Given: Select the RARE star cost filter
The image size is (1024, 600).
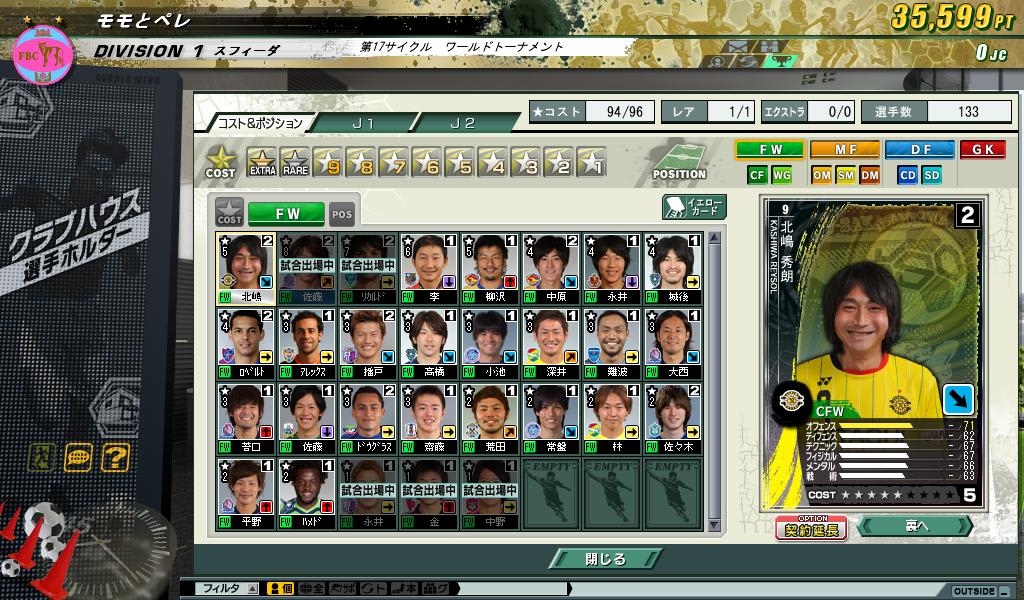Looking at the screenshot, I should pyautogui.click(x=295, y=162).
